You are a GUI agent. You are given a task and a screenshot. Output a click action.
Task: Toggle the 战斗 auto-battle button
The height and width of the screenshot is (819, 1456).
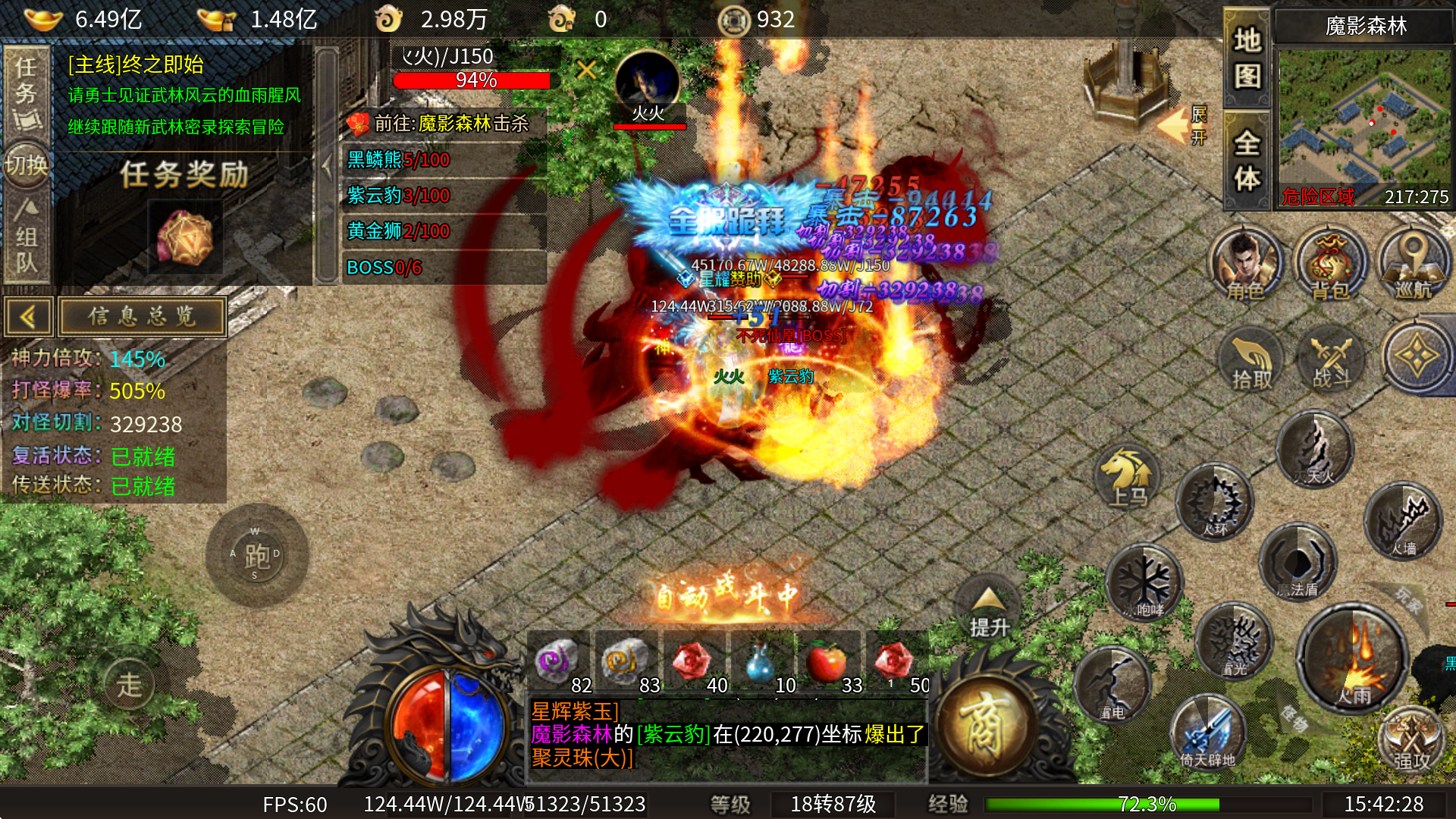(1332, 359)
